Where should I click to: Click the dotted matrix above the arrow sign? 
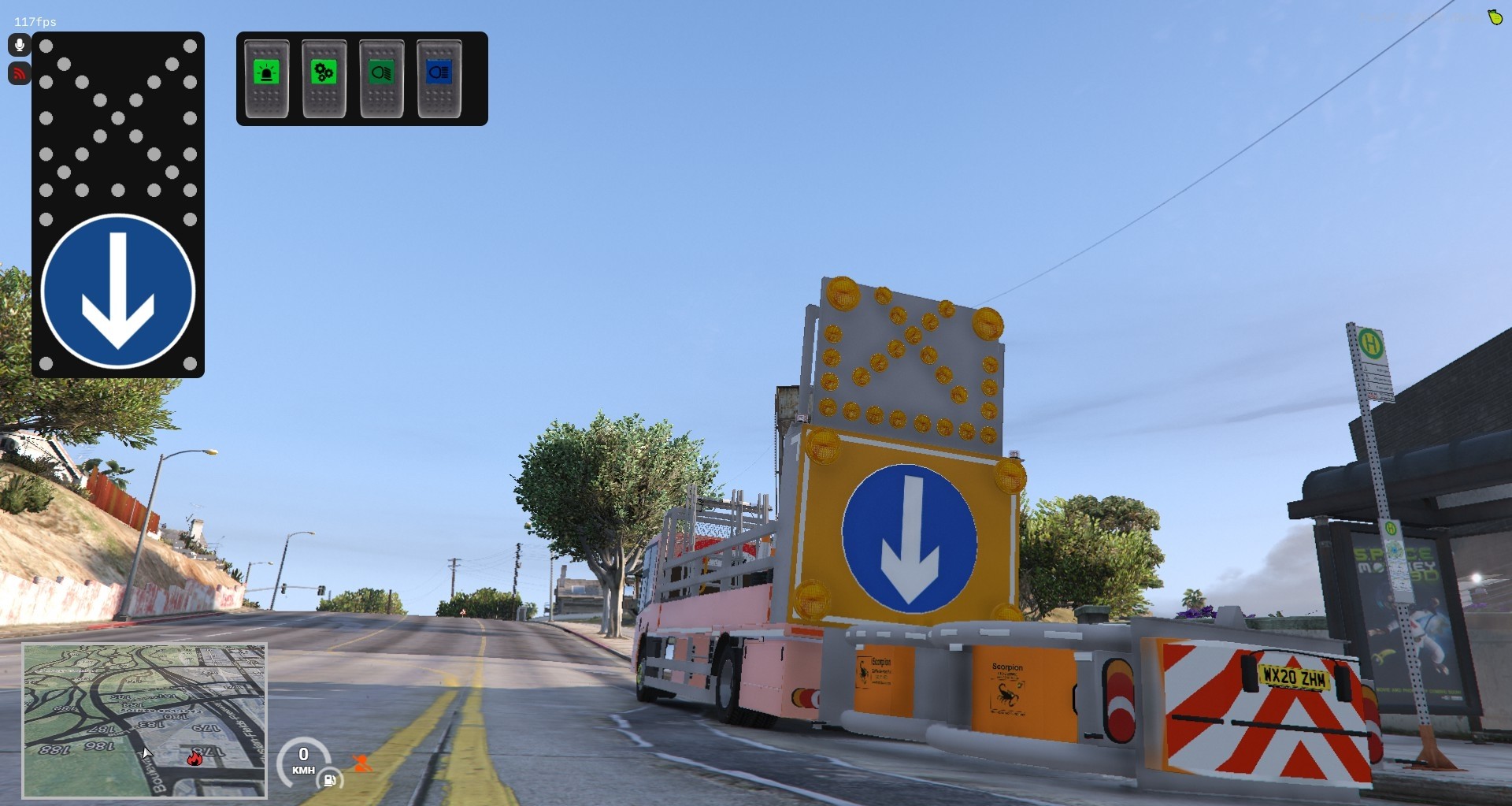pyautogui.click(x=118, y=118)
